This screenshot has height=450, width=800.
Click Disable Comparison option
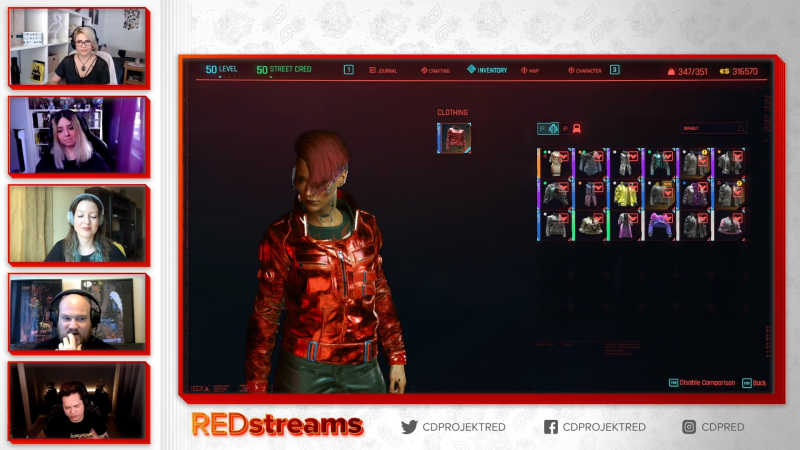[706, 383]
